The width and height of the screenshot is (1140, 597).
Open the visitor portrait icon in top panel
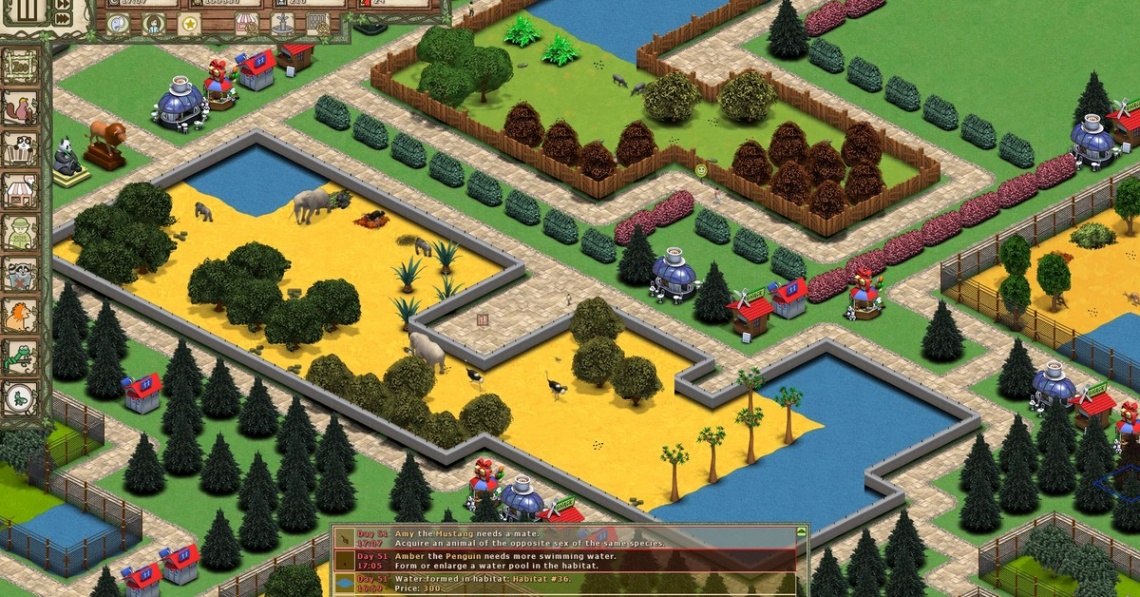click(154, 24)
